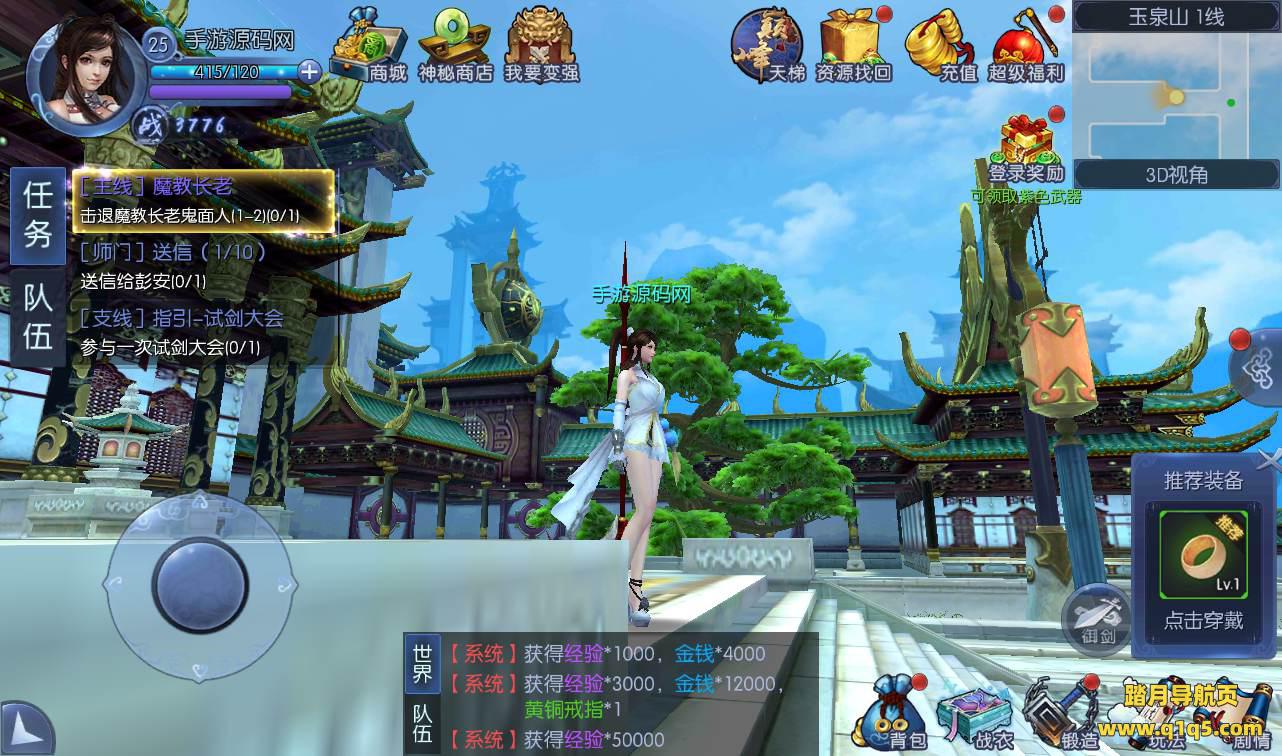
Task: Open the 超级福利 super benefits icon
Action: pyautogui.click(x=1025, y=46)
